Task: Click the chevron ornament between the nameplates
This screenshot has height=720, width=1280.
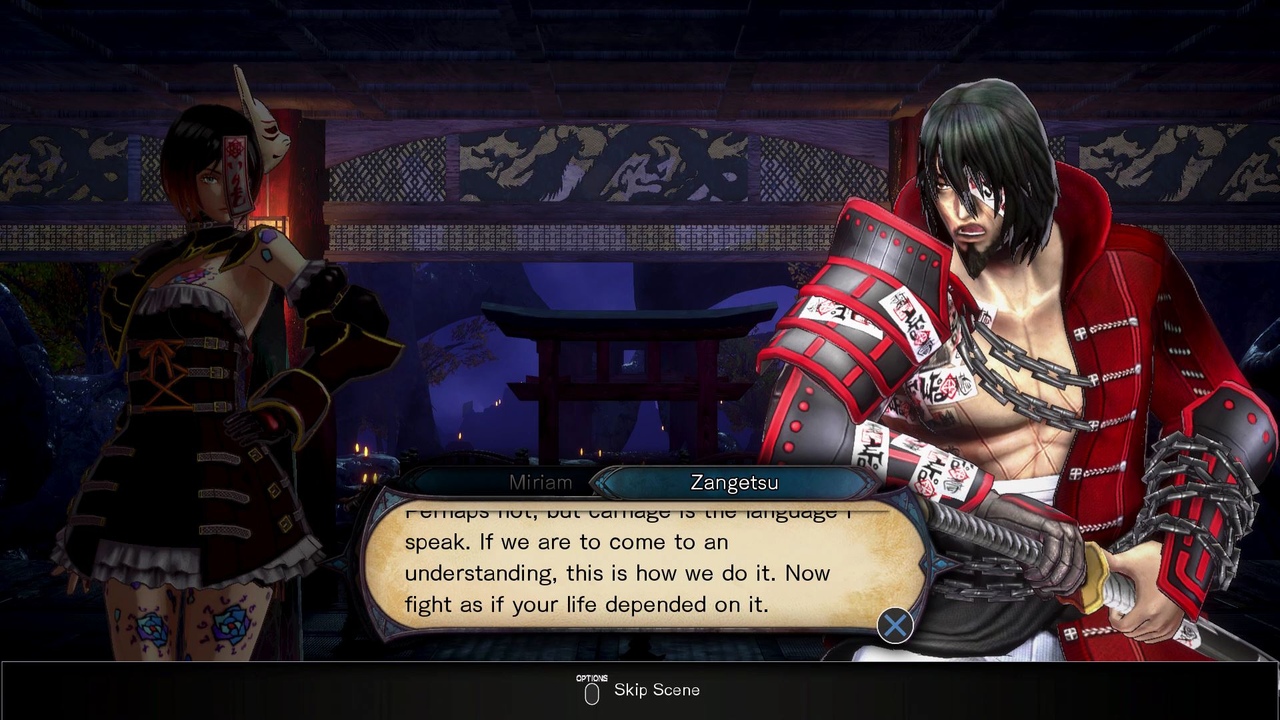Action: 597,482
